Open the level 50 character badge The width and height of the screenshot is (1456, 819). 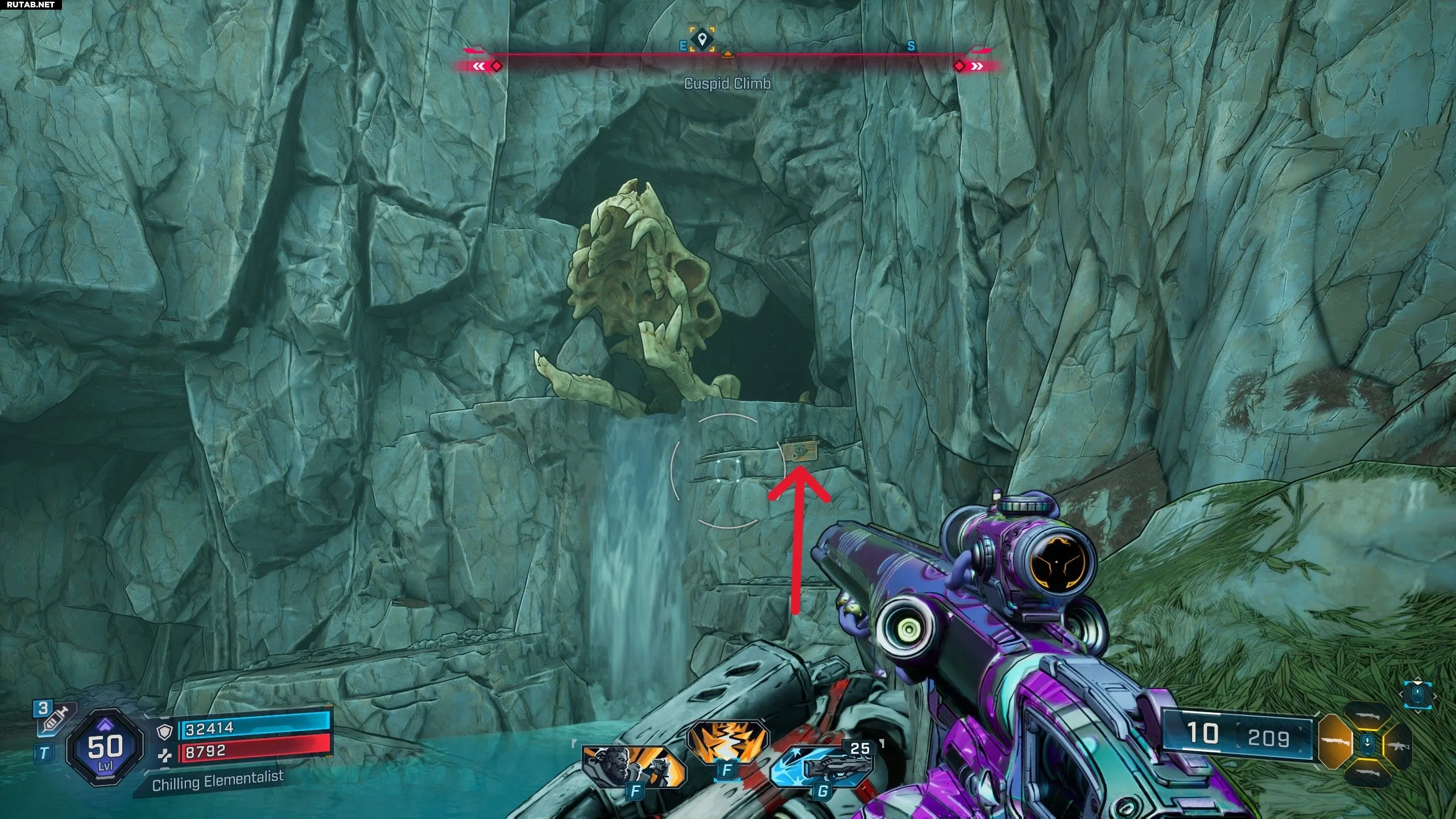[105, 747]
